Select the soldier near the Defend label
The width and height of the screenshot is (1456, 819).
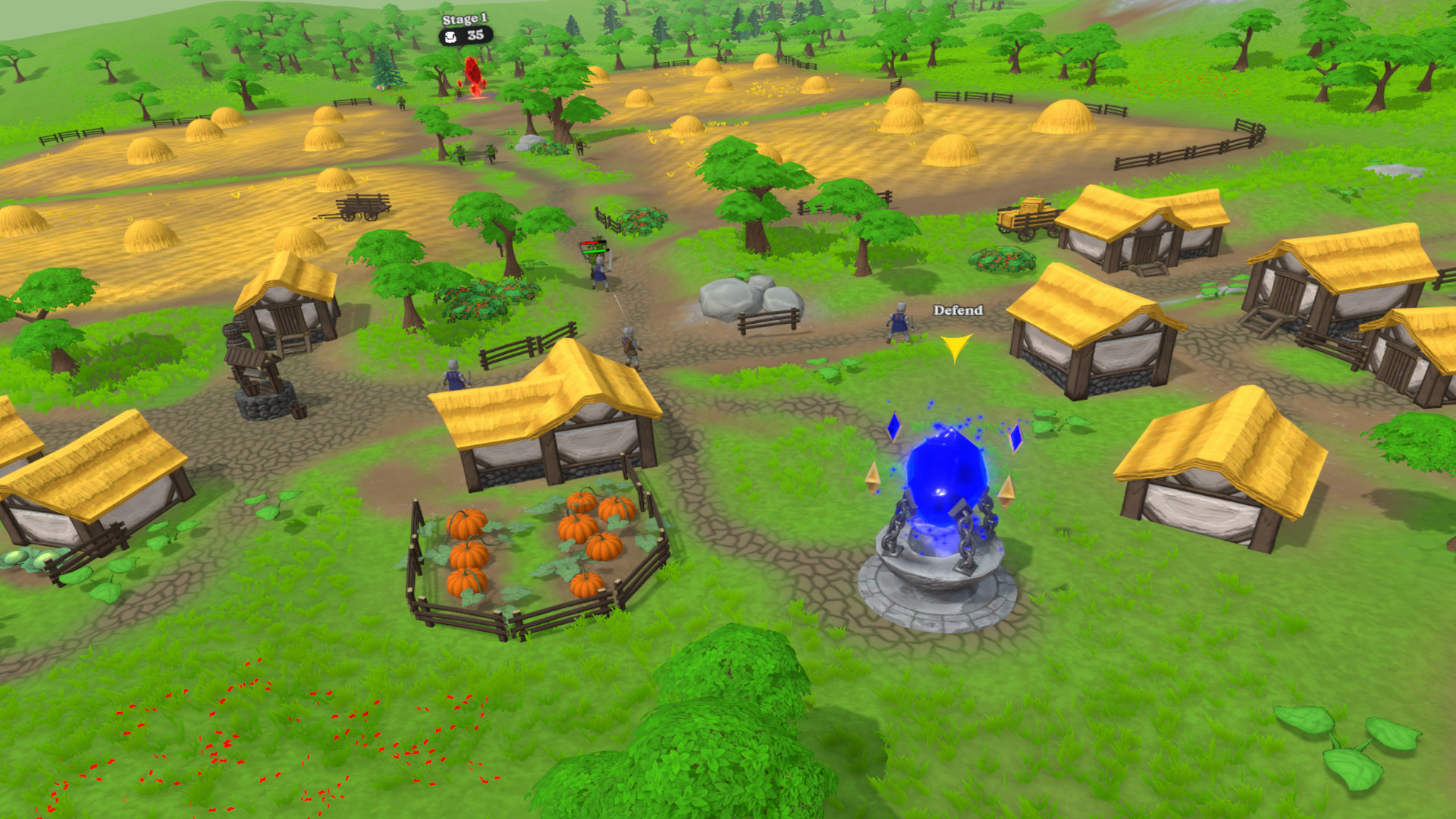(899, 322)
